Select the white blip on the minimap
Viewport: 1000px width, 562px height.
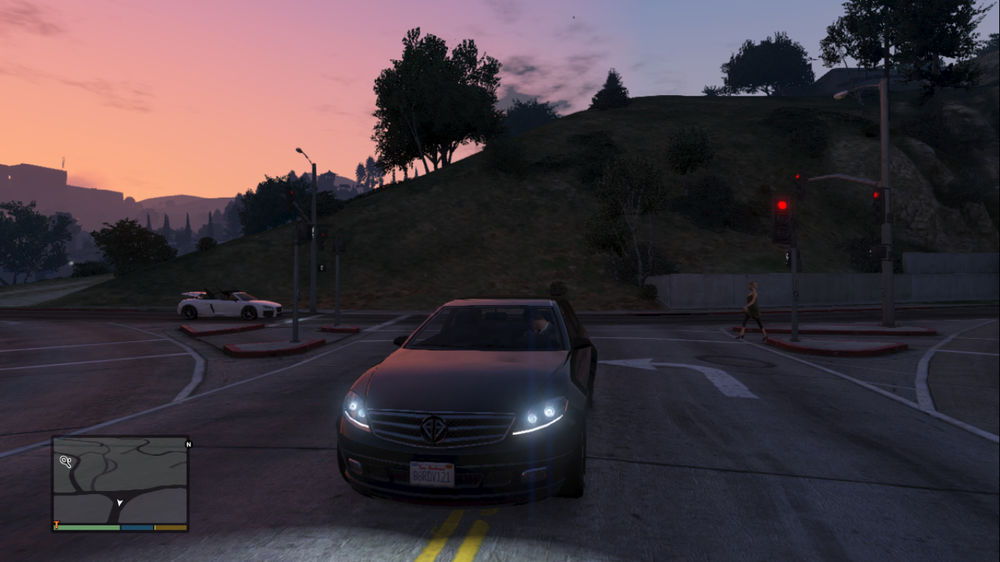66,462
